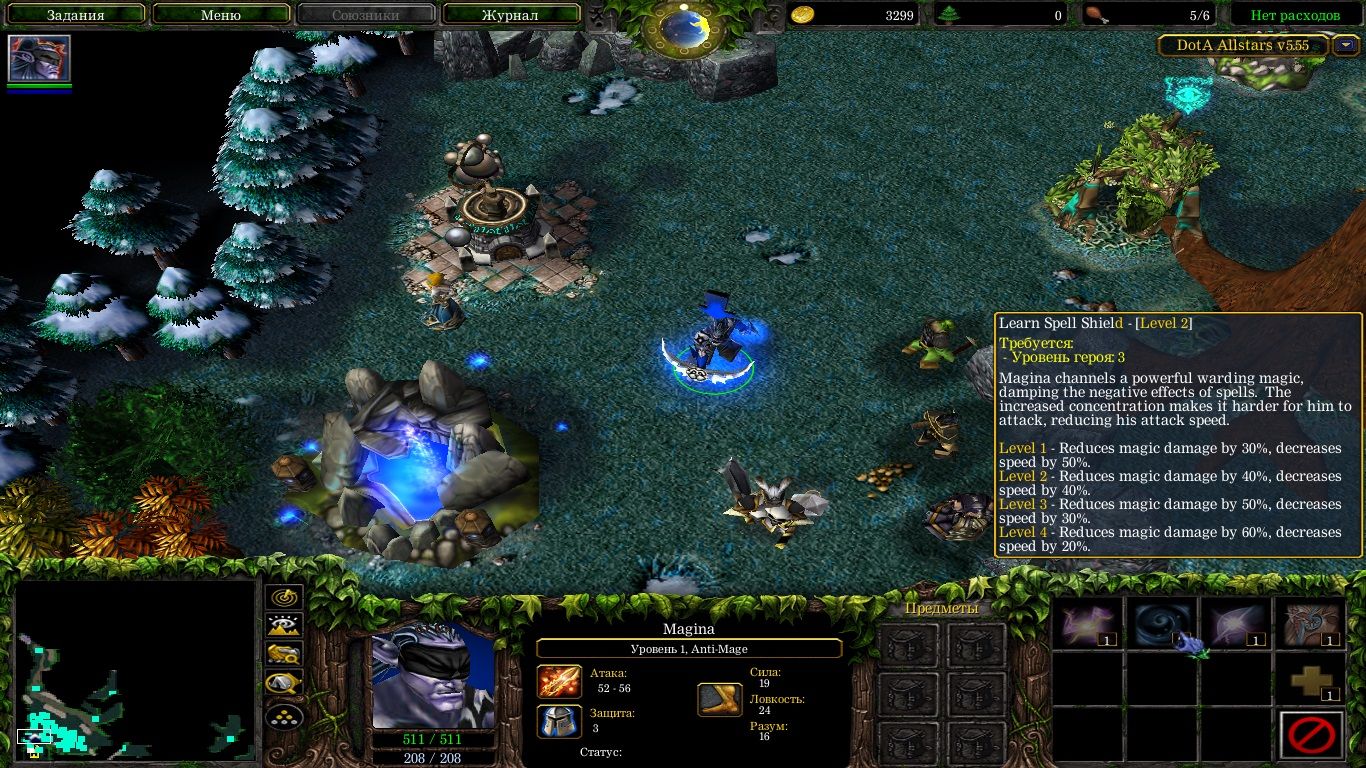This screenshot has width=1366, height=768.
Task: Open the Журнал log
Action: [510, 14]
